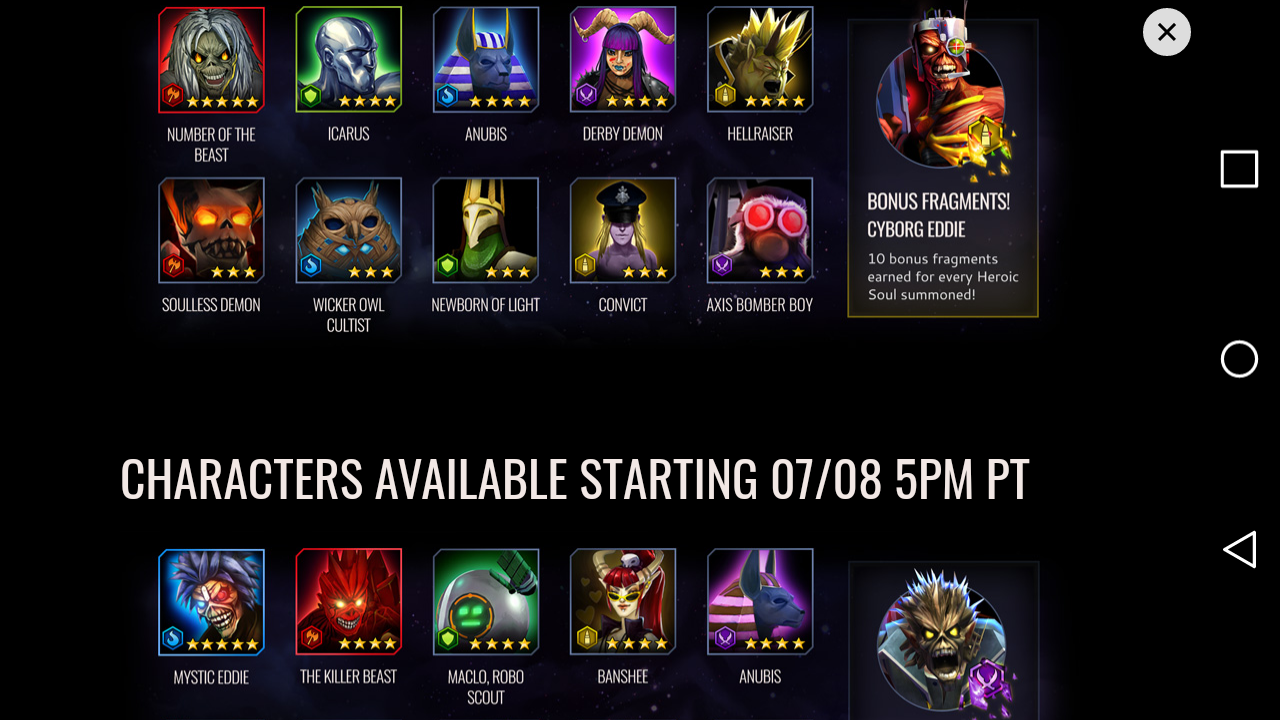The height and width of the screenshot is (720, 1280).
Task: Select the Newborn of Light portrait
Action: coord(485,231)
